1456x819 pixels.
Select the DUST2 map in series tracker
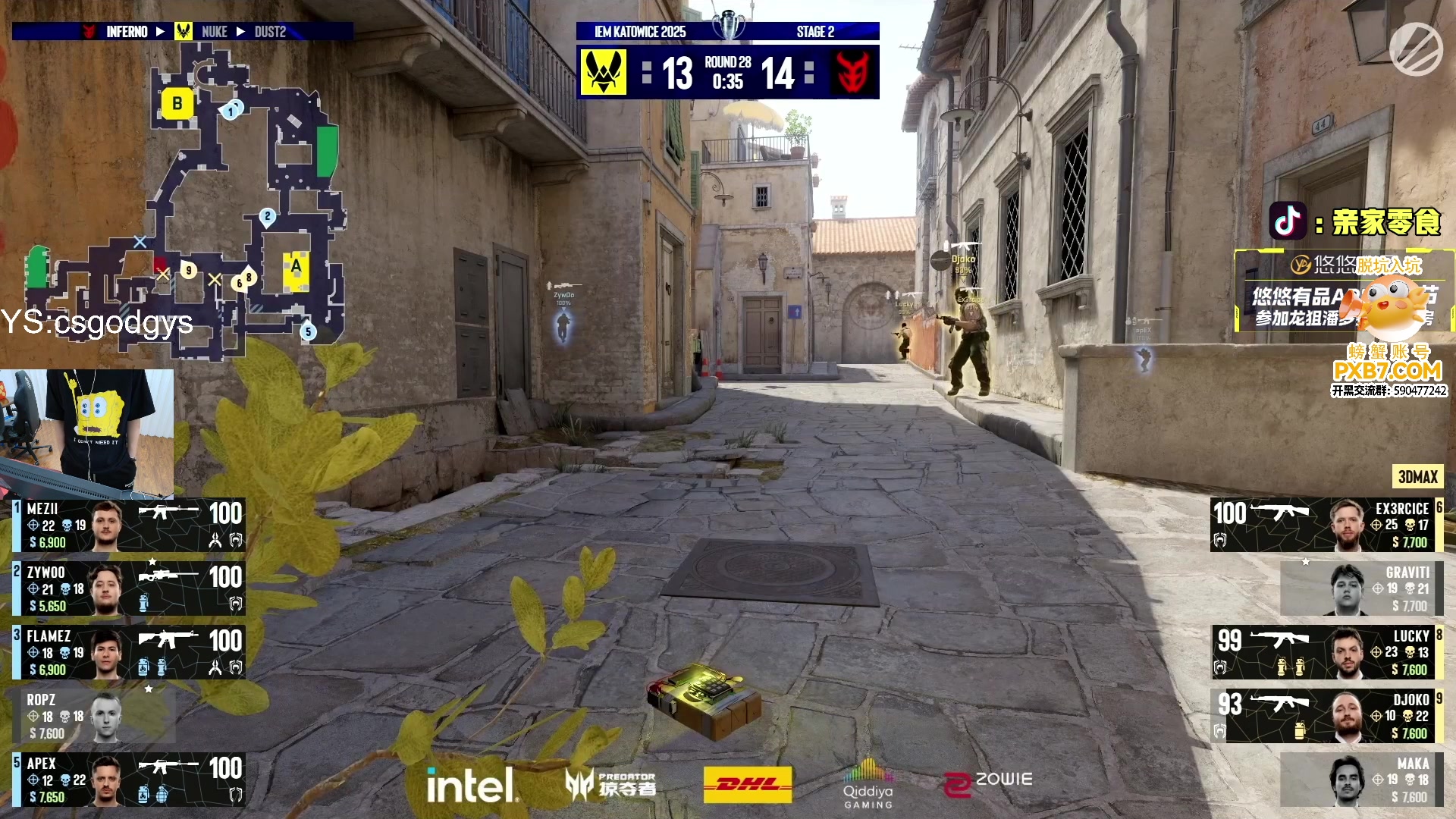(270, 32)
